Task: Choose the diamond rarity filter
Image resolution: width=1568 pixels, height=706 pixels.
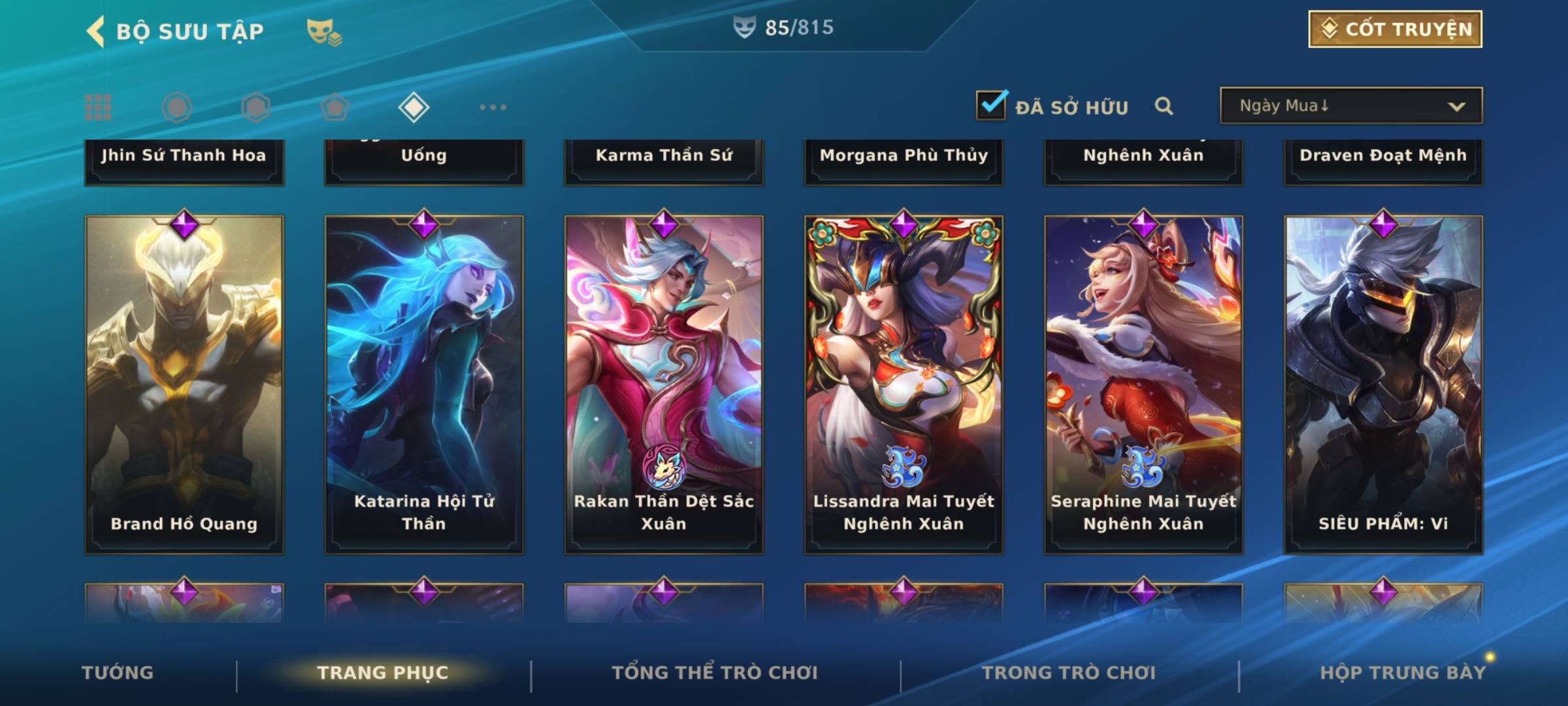Action: pyautogui.click(x=414, y=107)
